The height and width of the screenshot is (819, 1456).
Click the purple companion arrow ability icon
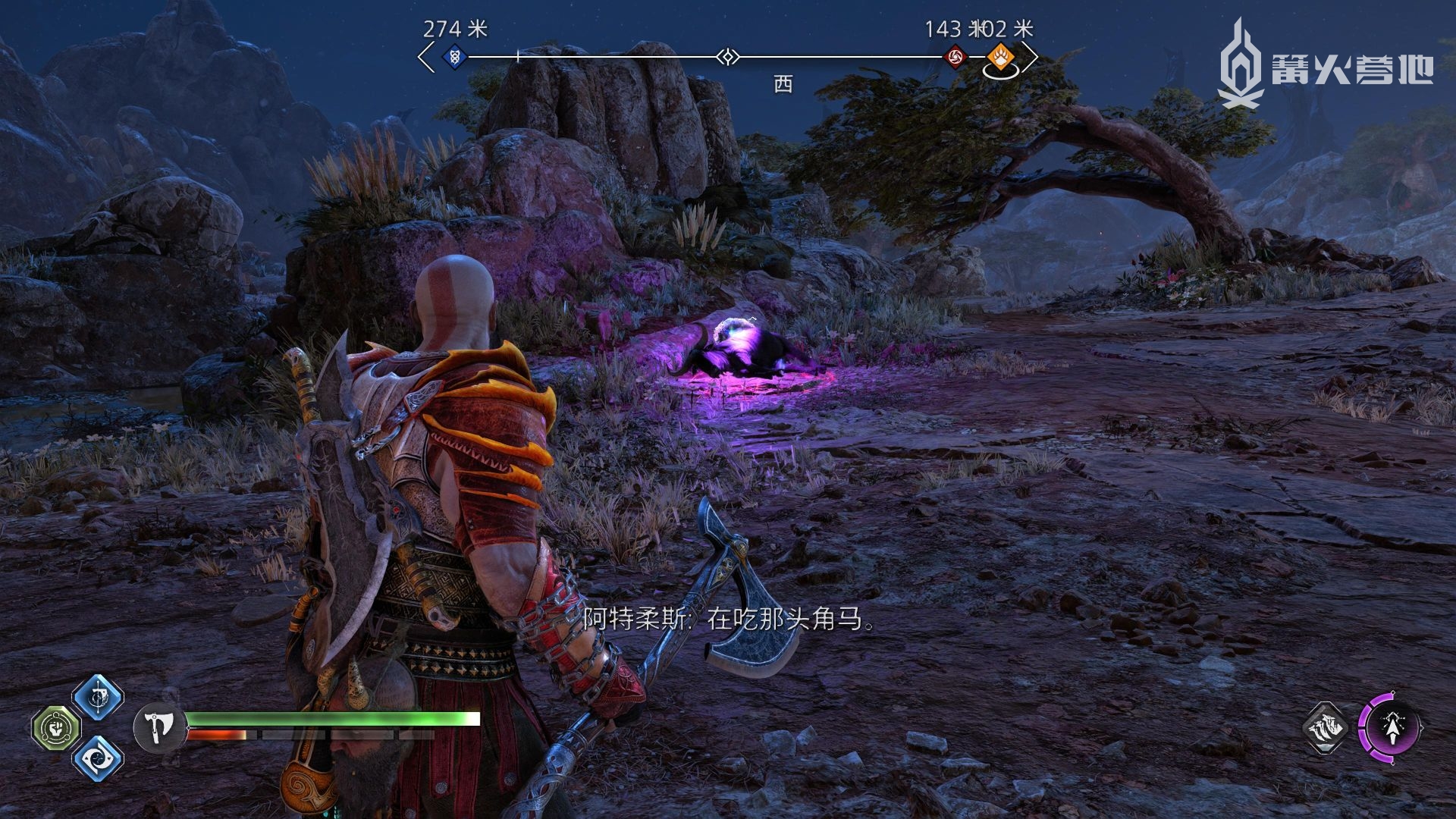click(x=1390, y=728)
